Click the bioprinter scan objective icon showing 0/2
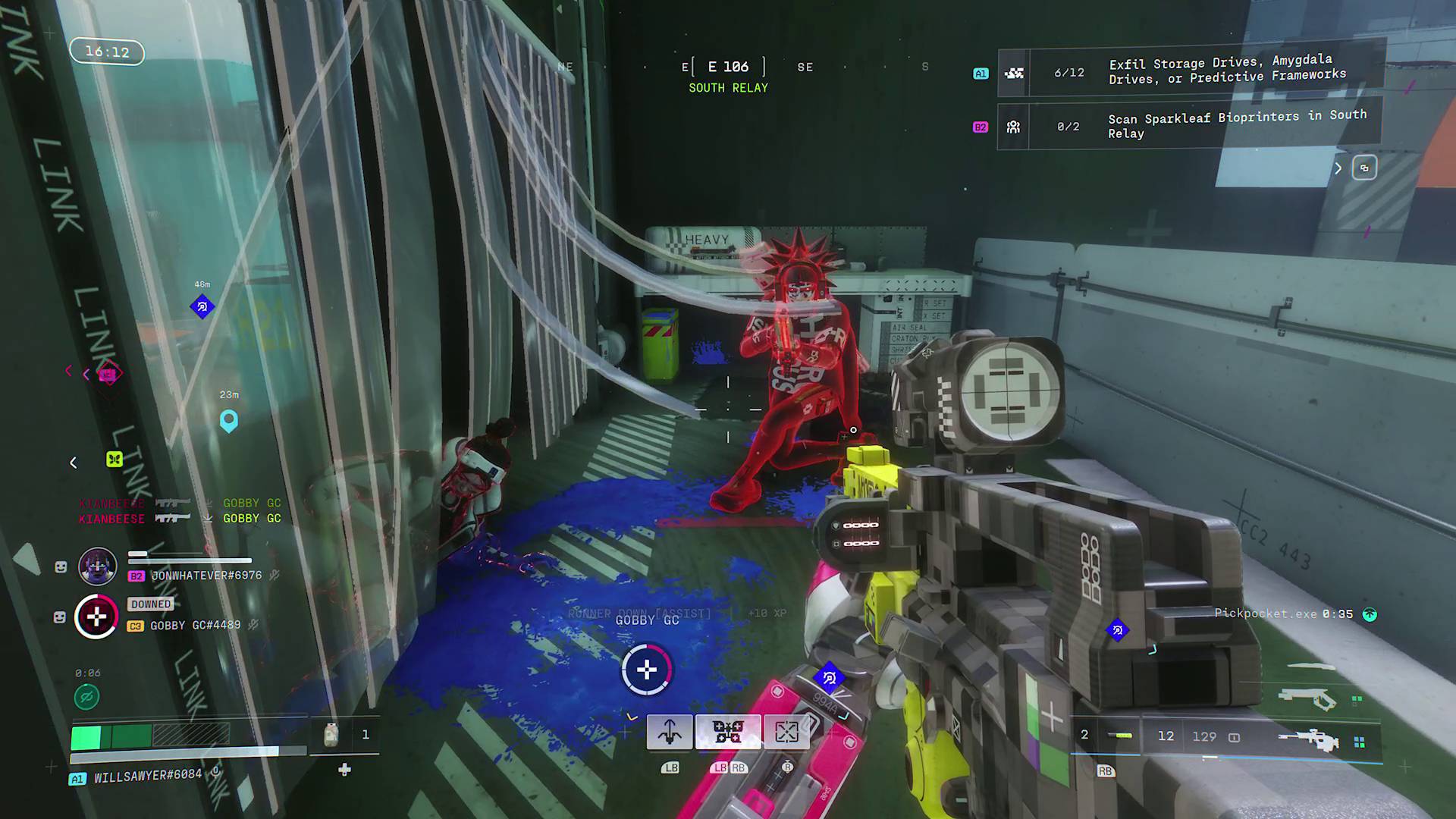The width and height of the screenshot is (1456, 819). tap(1014, 126)
